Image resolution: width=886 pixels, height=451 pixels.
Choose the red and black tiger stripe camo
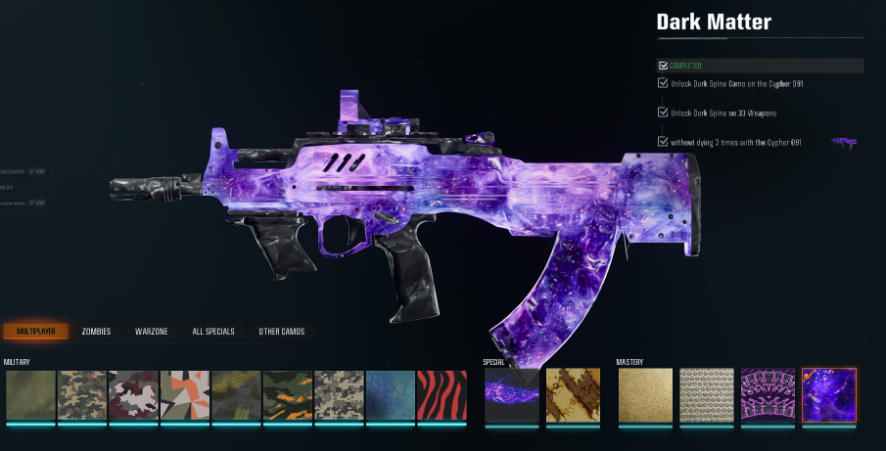(441, 395)
